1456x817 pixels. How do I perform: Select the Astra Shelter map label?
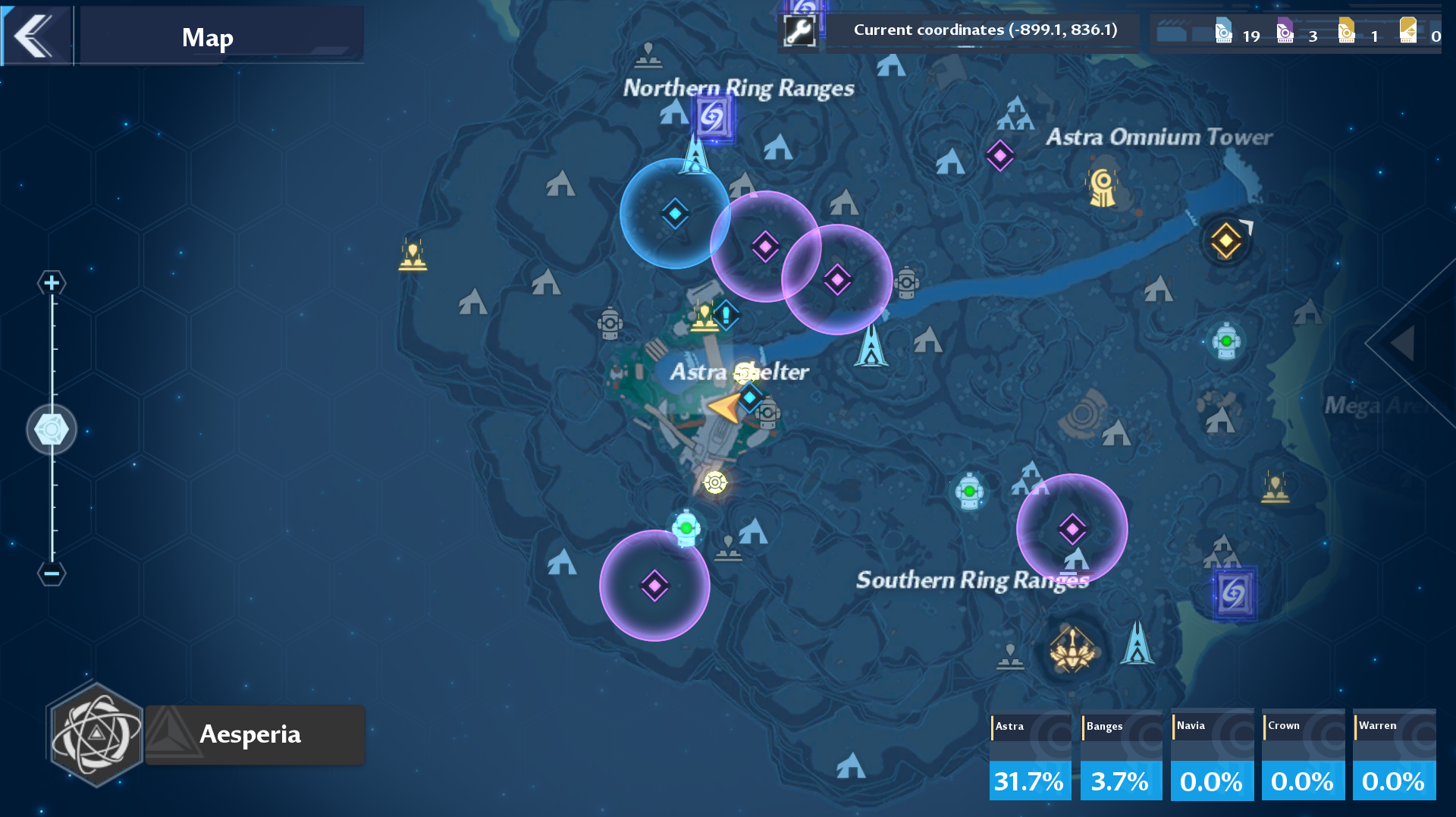(739, 372)
